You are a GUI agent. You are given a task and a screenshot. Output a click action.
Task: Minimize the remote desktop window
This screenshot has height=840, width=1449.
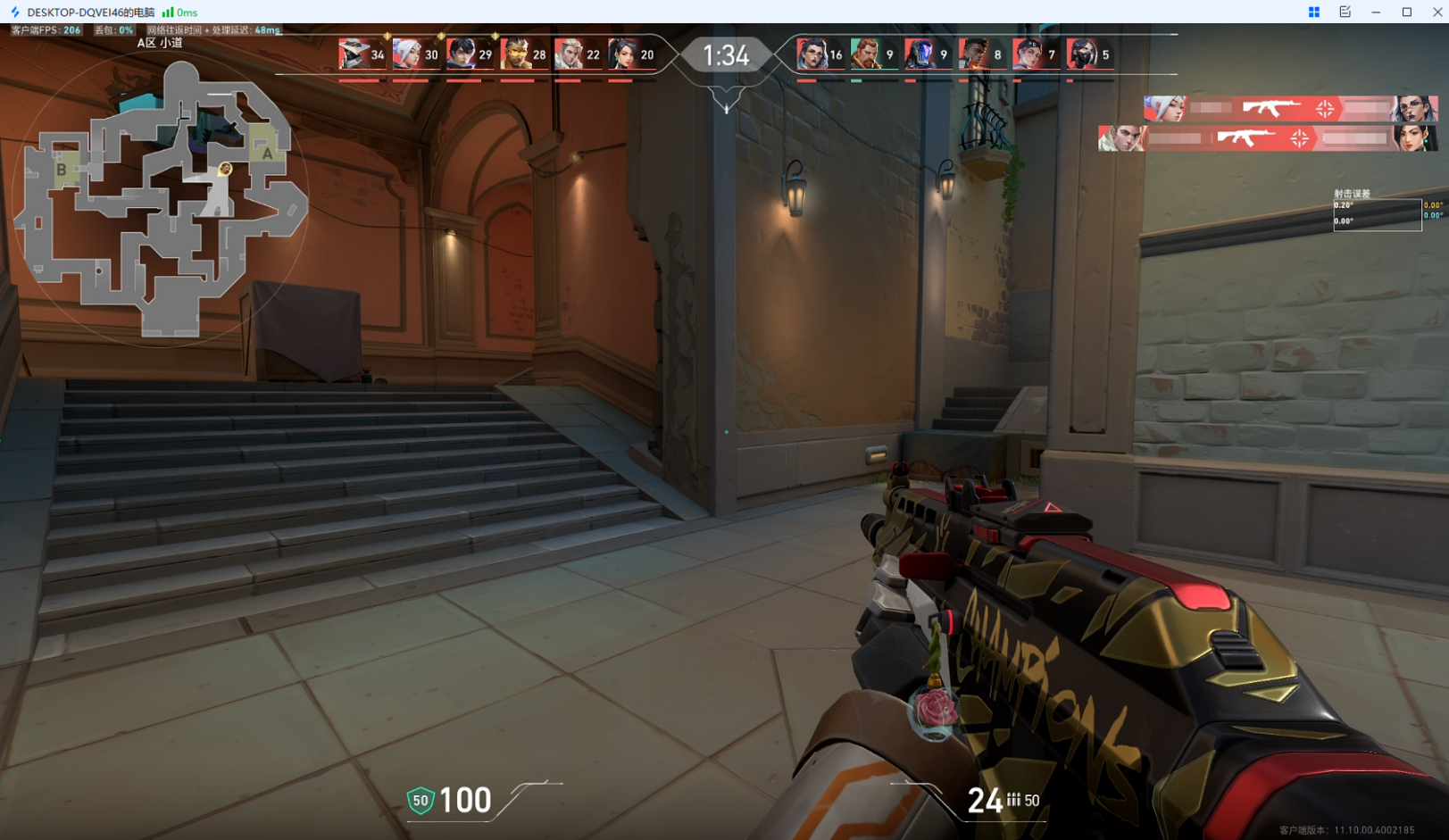(x=1376, y=12)
